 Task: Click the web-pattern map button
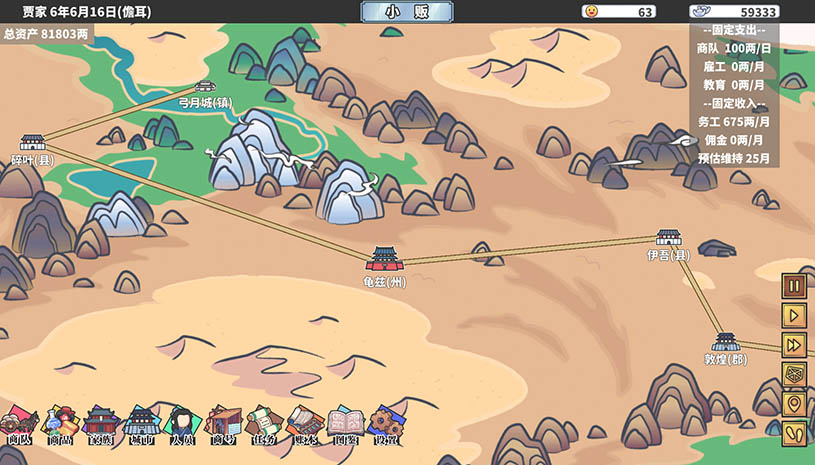click(794, 375)
